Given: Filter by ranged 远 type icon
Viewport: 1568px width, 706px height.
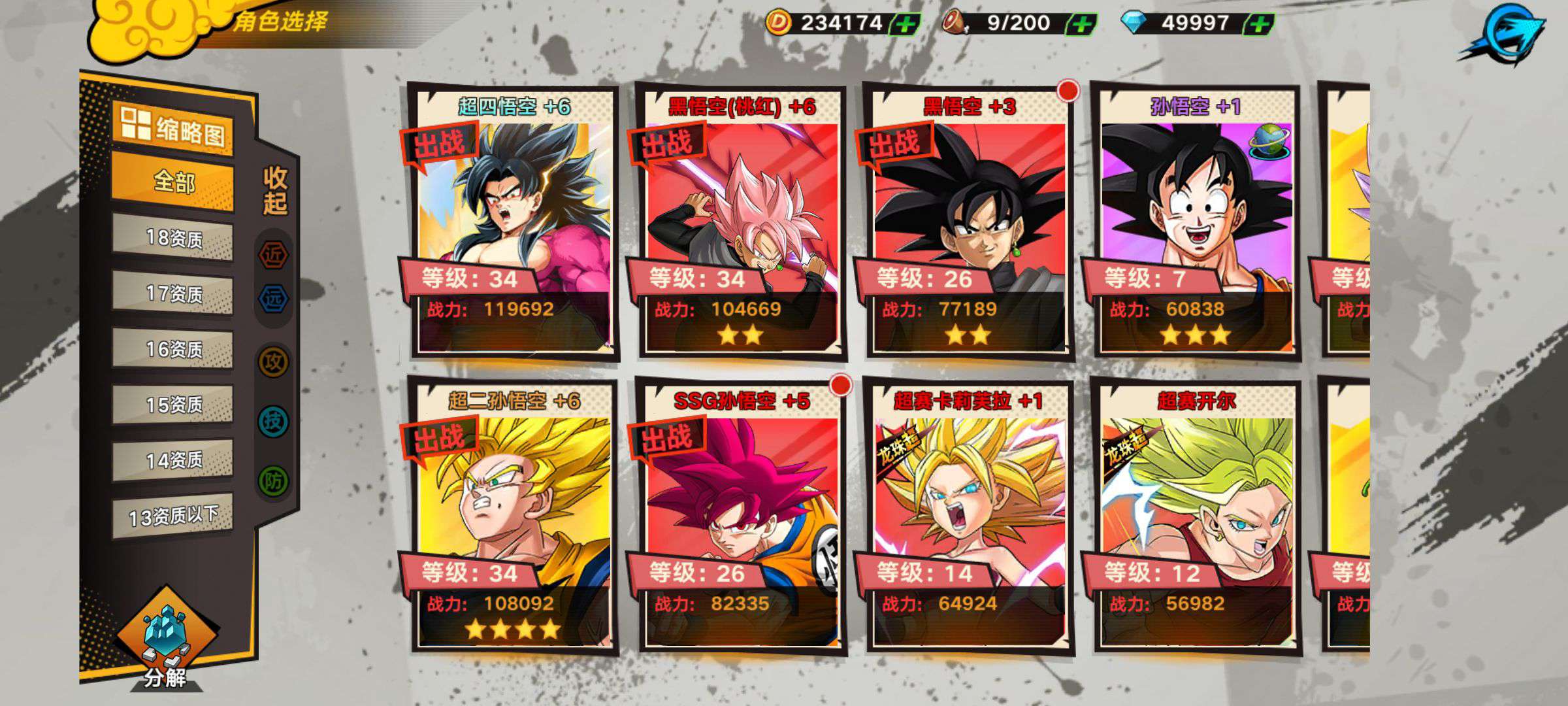Looking at the screenshot, I should click(x=274, y=299).
